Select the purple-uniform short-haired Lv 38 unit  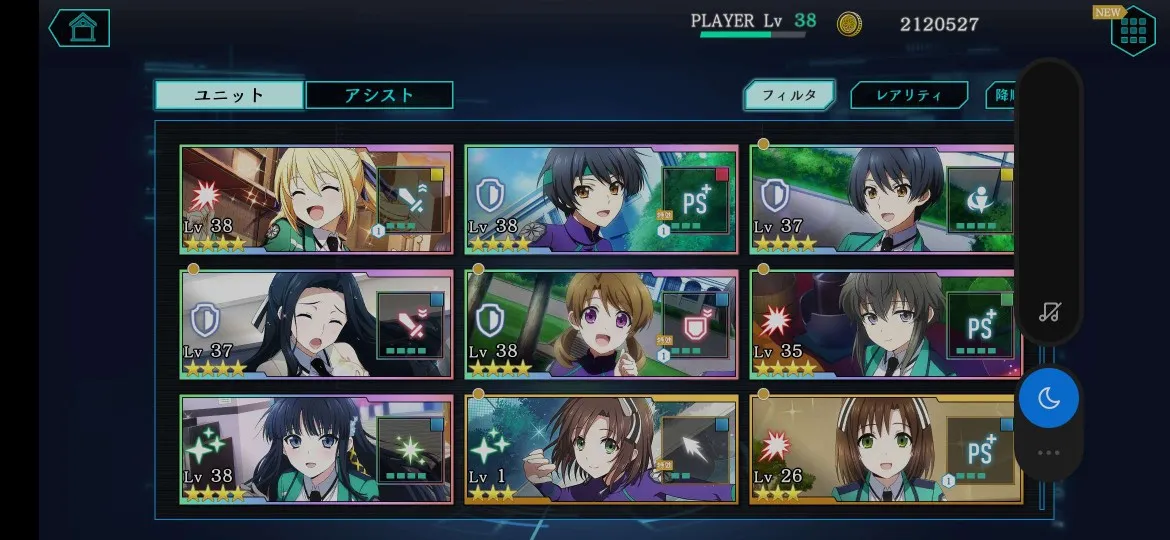(x=601, y=199)
